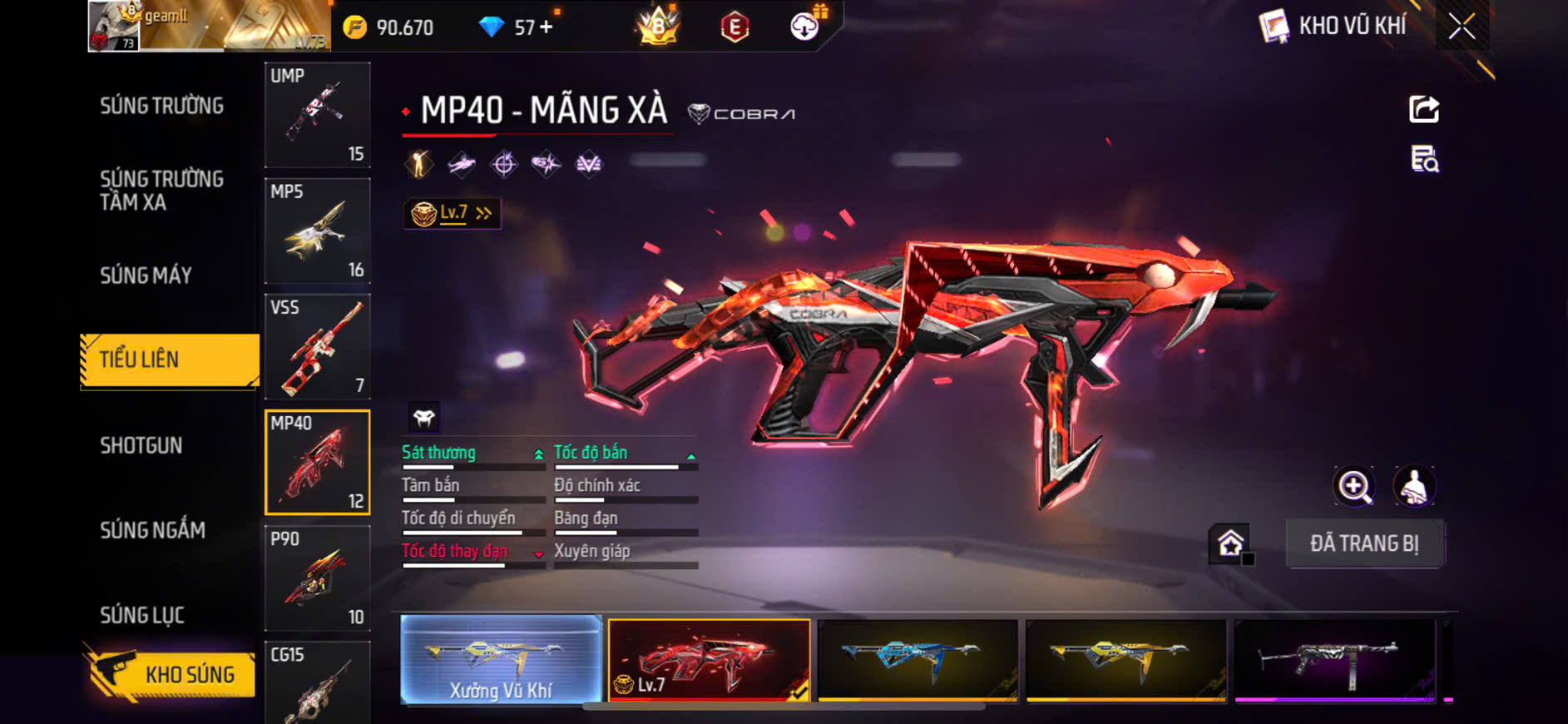Image resolution: width=1568 pixels, height=724 pixels.
Task: Click the Đã Trang Bị button
Action: click(x=1364, y=543)
